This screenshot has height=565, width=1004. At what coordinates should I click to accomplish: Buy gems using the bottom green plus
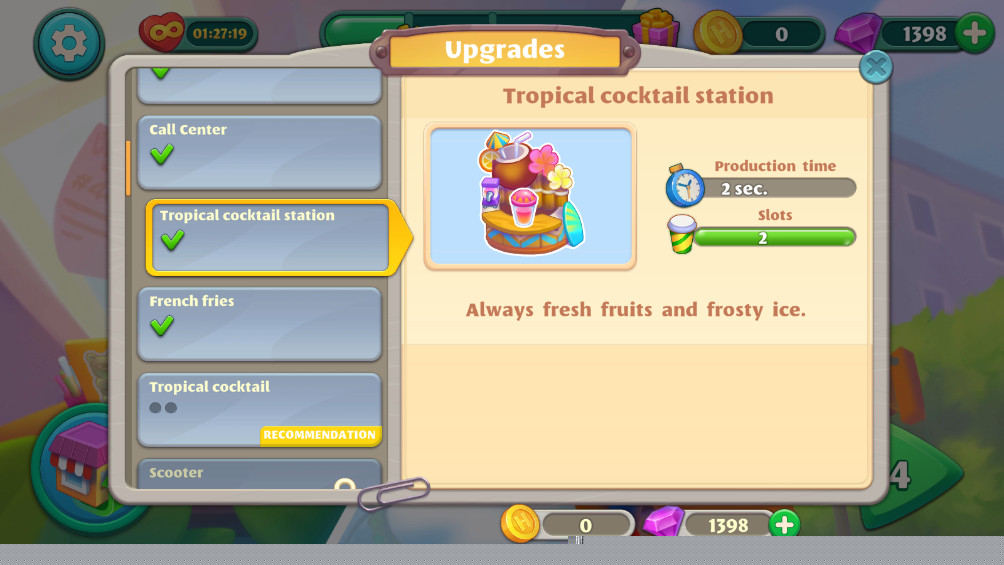click(x=784, y=524)
